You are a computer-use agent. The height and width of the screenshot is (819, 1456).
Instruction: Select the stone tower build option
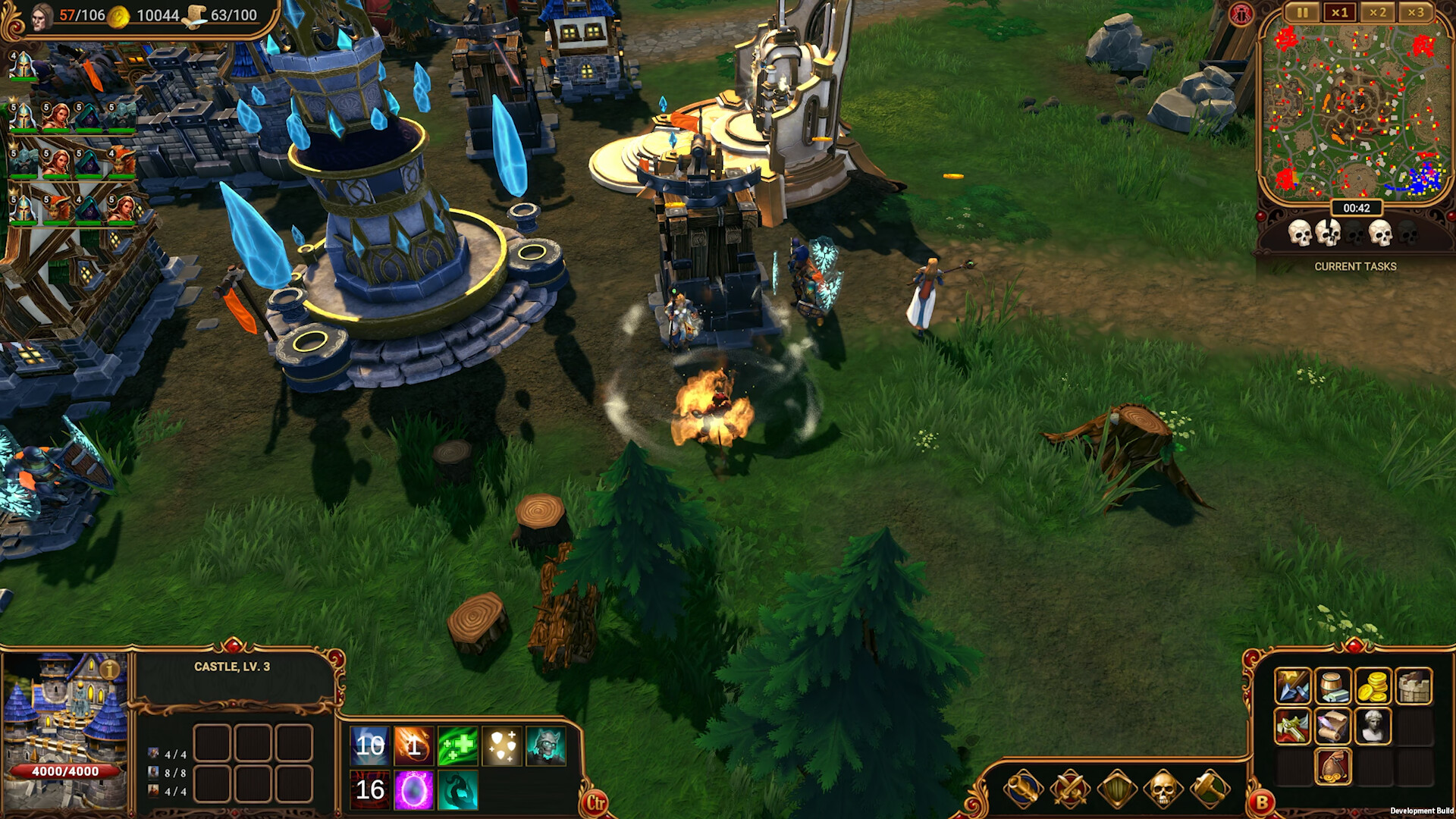(x=1414, y=687)
